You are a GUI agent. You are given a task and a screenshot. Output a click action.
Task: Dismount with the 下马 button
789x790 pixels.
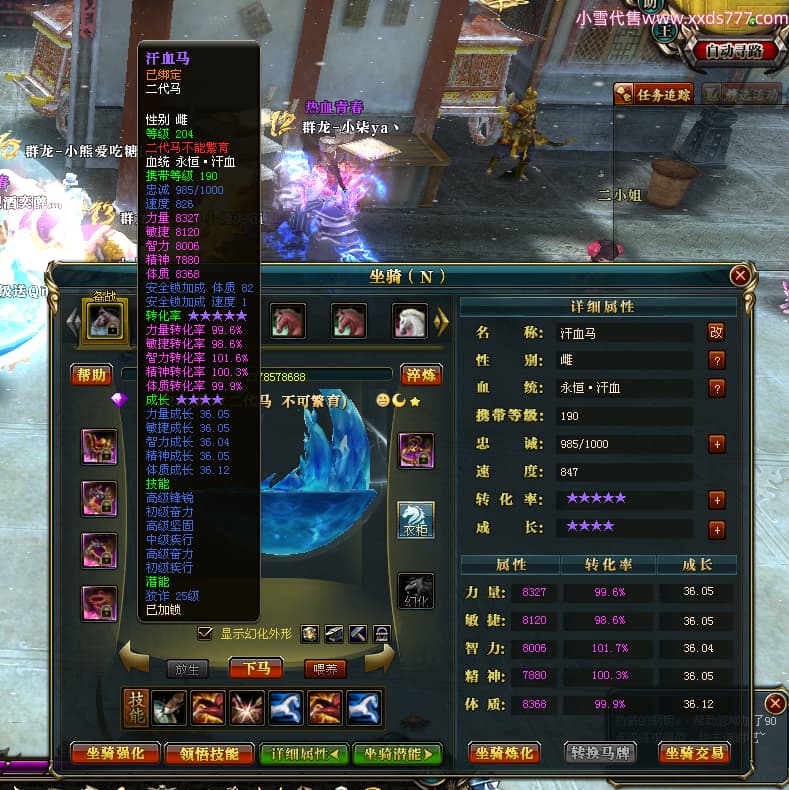[256, 668]
